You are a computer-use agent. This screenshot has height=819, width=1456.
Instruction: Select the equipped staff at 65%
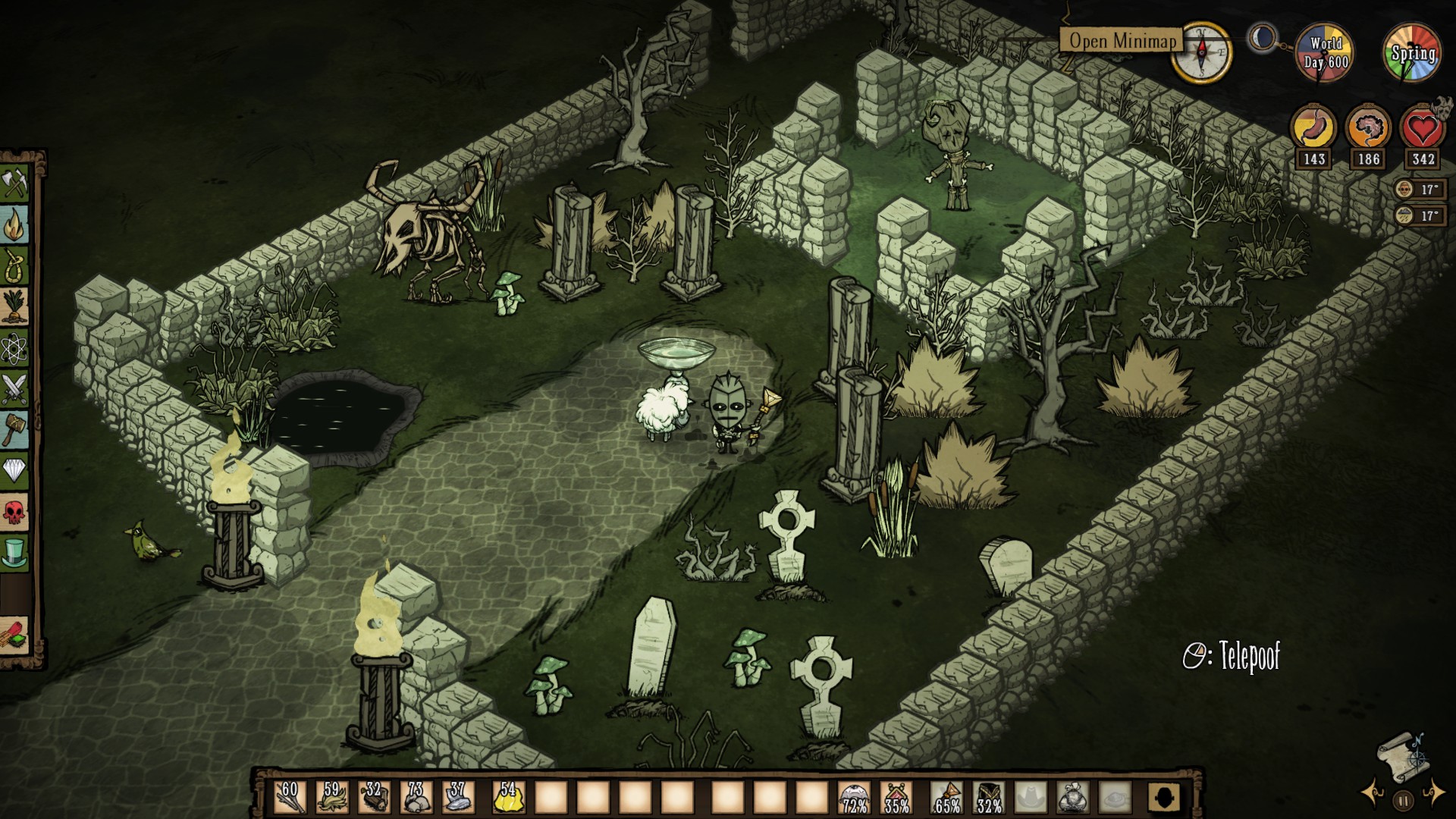pyautogui.click(x=947, y=798)
